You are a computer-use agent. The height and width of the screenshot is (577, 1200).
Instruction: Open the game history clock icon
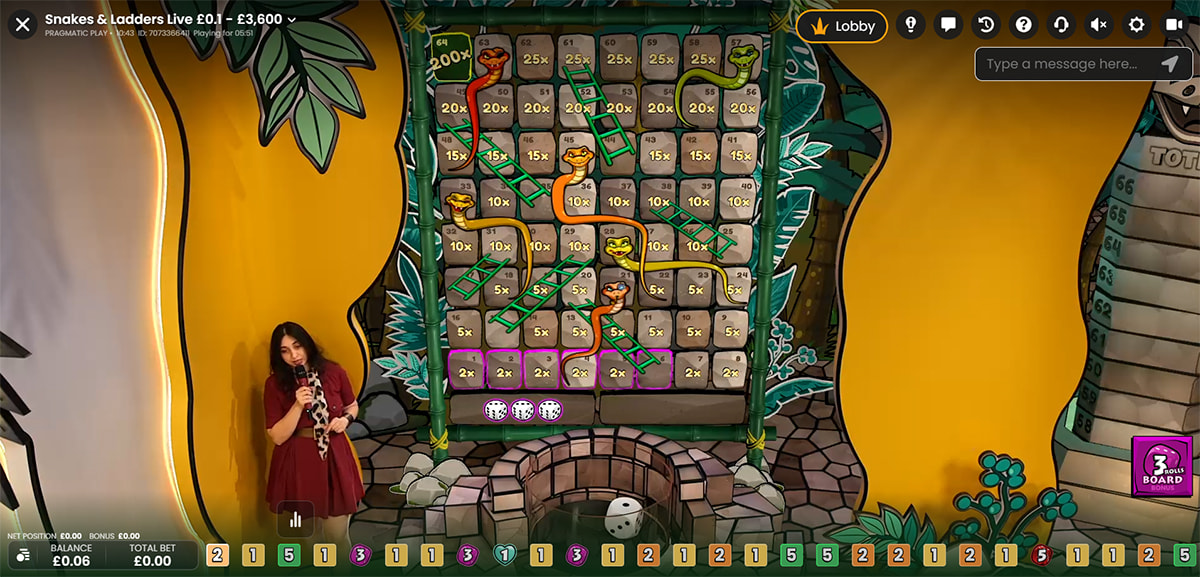point(986,26)
